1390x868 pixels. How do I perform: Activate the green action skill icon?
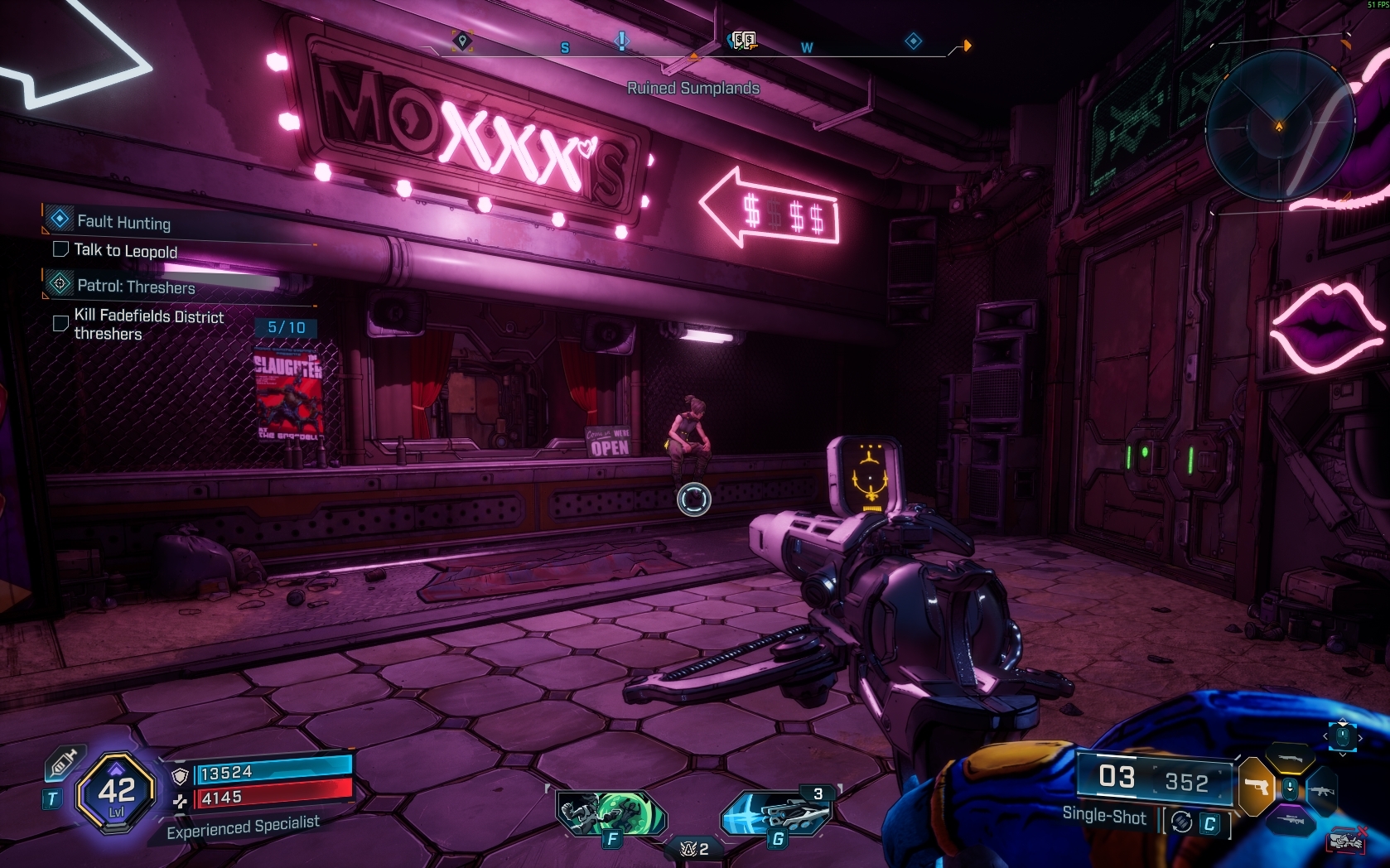(611, 813)
